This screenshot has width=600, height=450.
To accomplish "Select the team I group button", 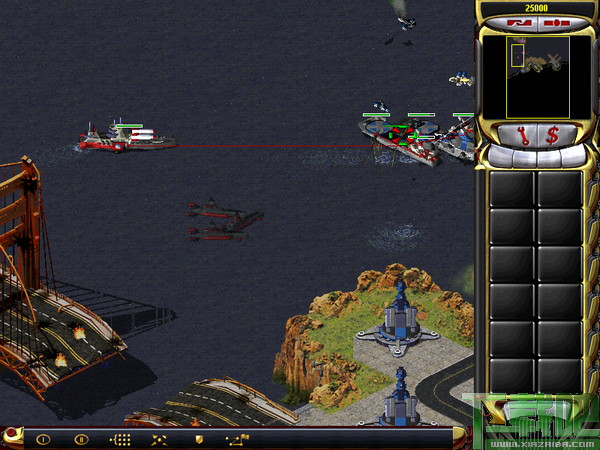I will (43, 439).
